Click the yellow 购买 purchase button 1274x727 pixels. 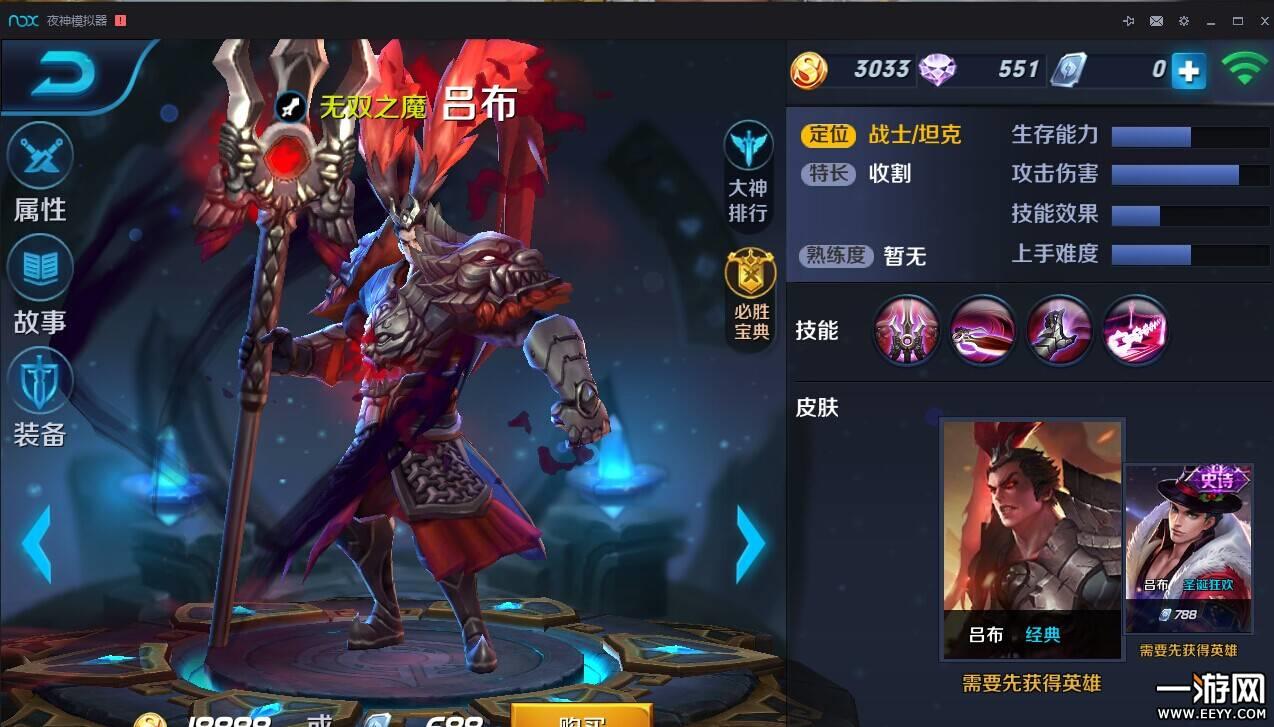[580, 716]
